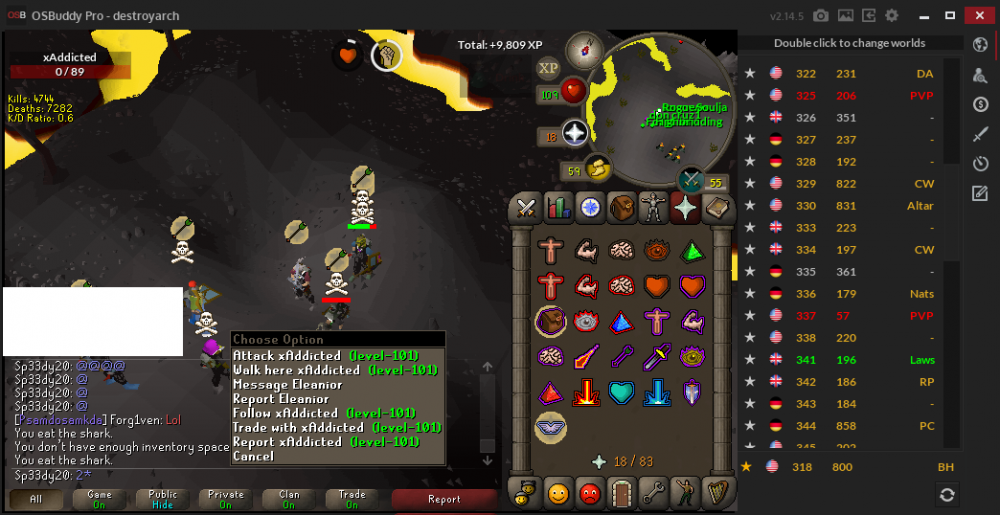1000x515 pixels.
Task: Refresh the world list
Action: click(x=946, y=494)
